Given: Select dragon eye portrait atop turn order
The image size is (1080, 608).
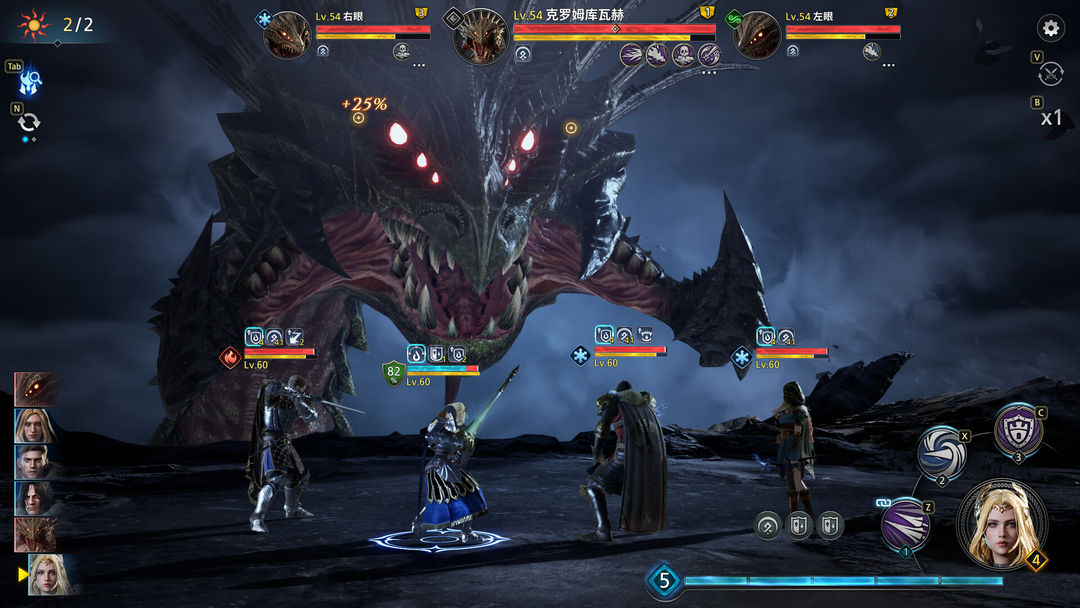Looking at the screenshot, I should [36, 388].
